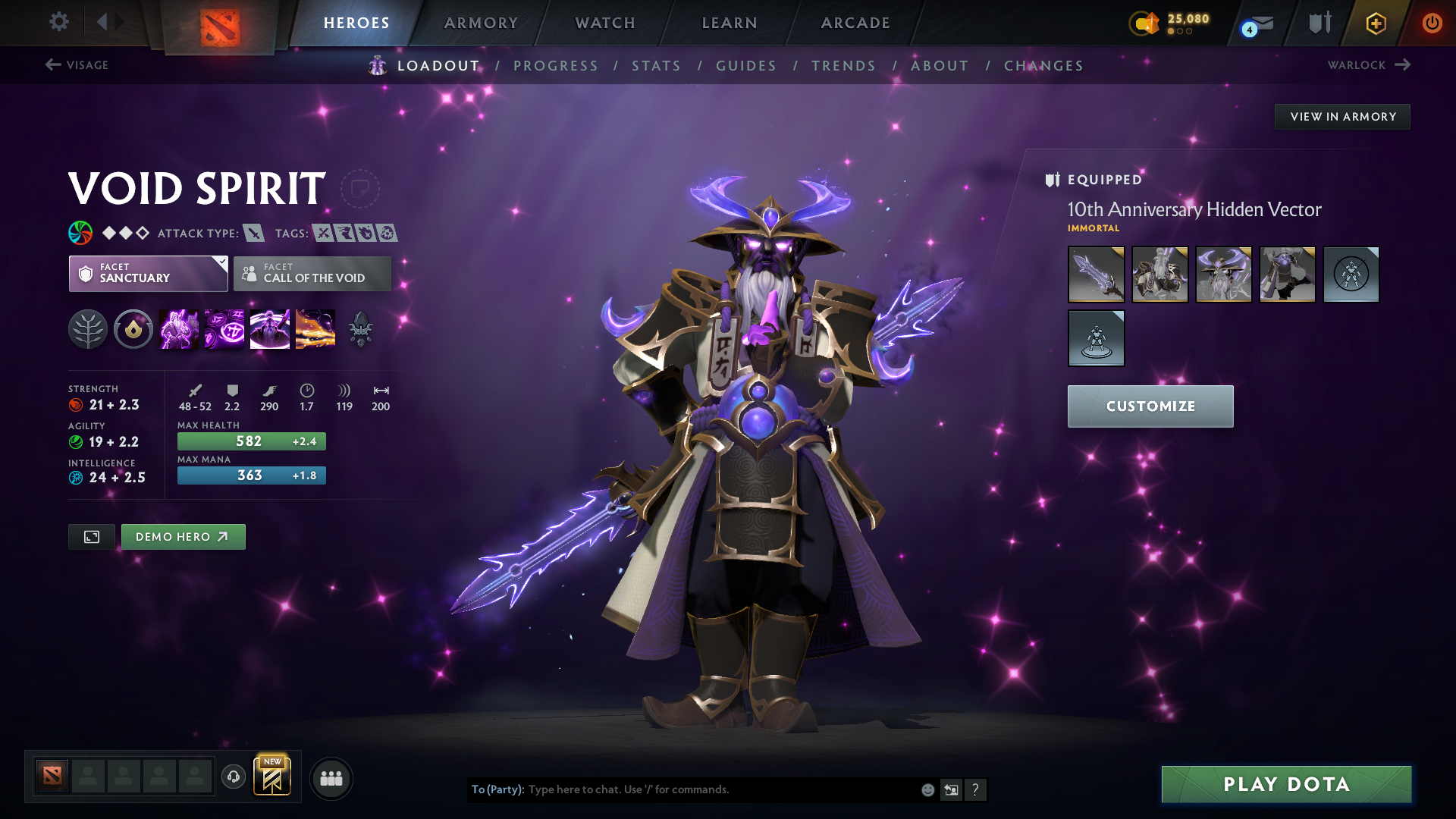Select the Aether Remnant ability icon
The image size is (1456, 819).
pos(178,328)
